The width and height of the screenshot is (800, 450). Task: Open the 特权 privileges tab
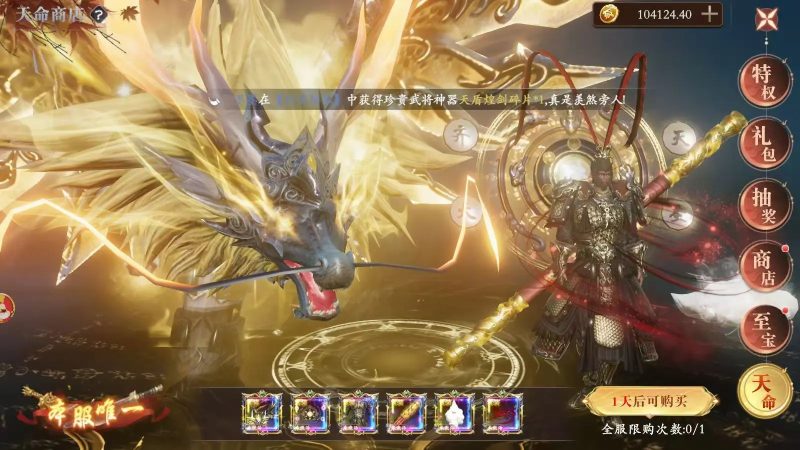[x=764, y=81]
